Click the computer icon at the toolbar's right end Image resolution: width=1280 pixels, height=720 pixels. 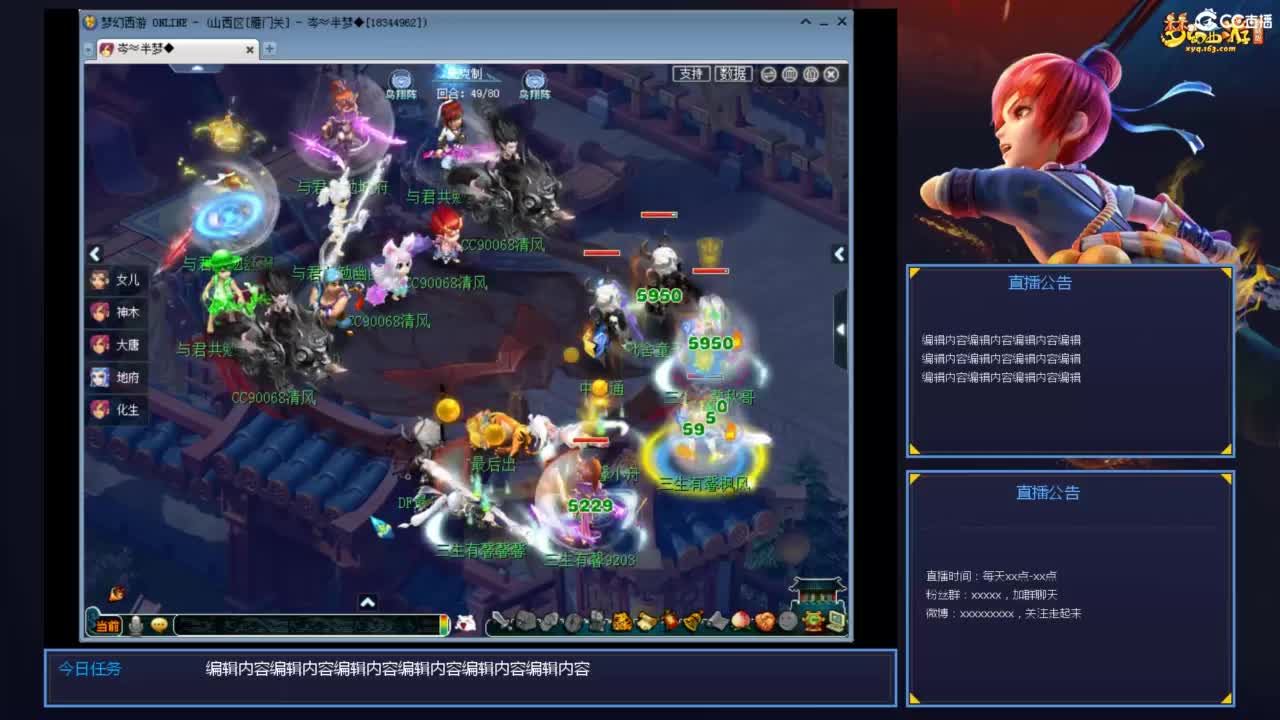point(838,621)
